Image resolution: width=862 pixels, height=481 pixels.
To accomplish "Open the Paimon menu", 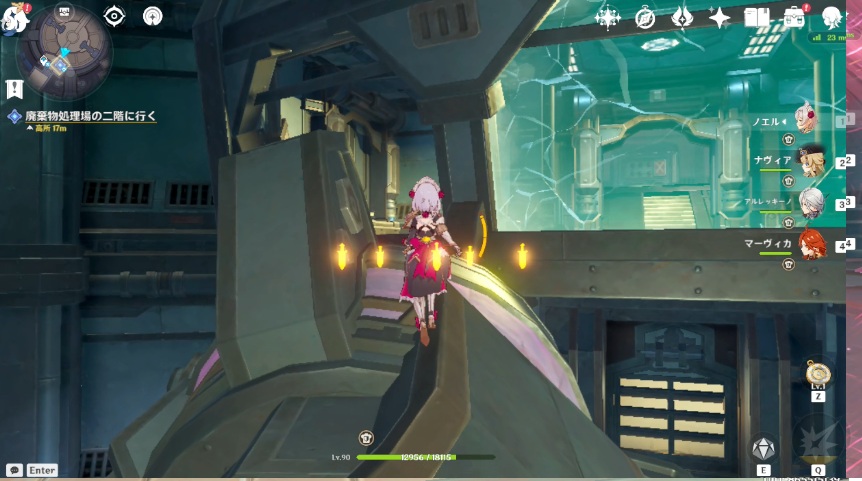I will (x=14, y=18).
